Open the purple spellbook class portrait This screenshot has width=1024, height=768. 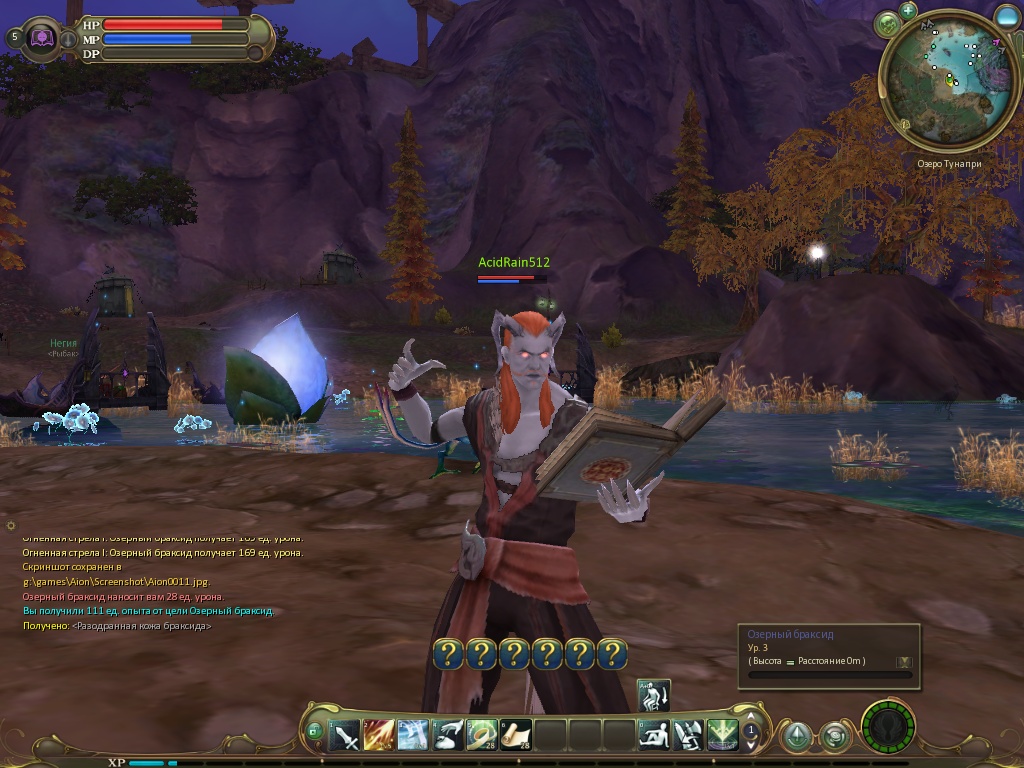[x=42, y=38]
